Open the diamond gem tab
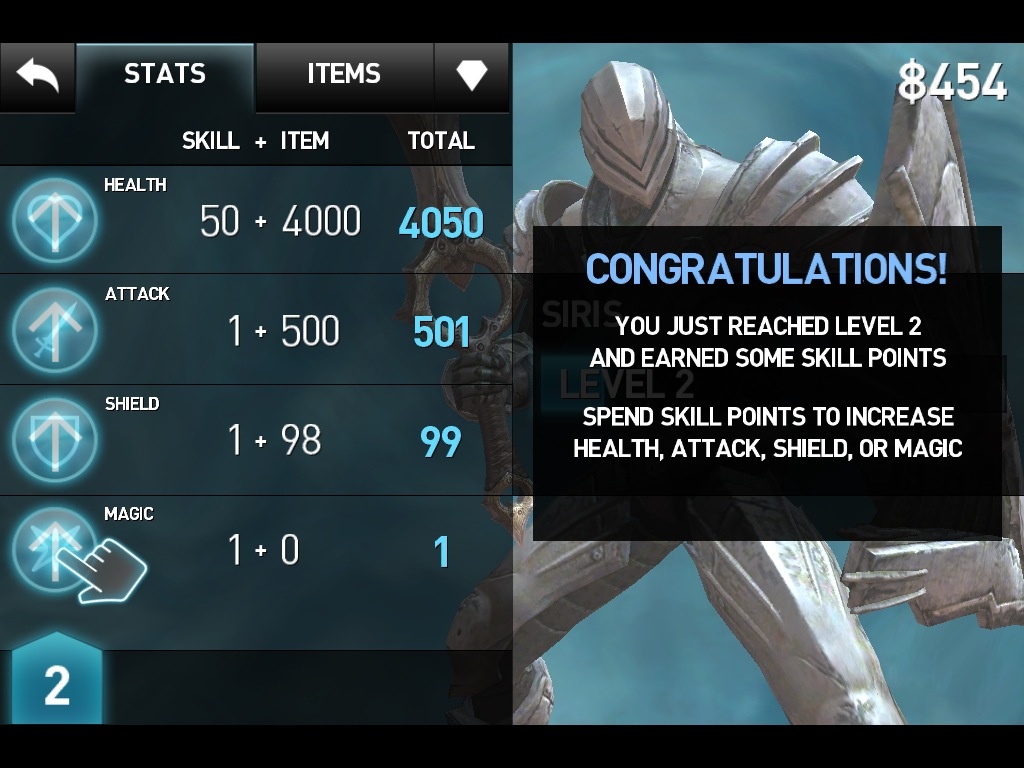This screenshot has height=768, width=1024. pyautogui.click(x=471, y=75)
